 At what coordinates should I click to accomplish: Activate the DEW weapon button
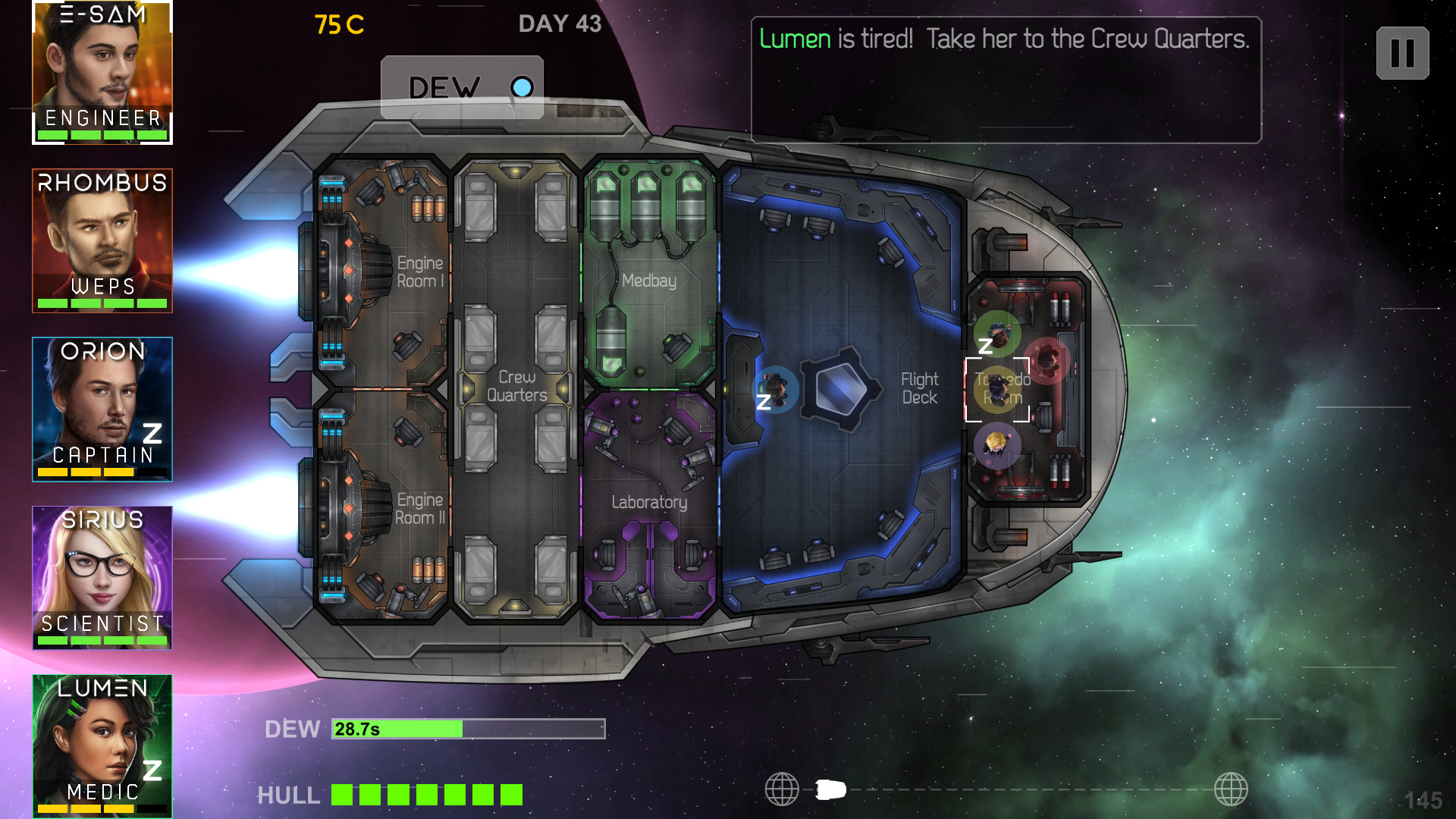tap(462, 87)
